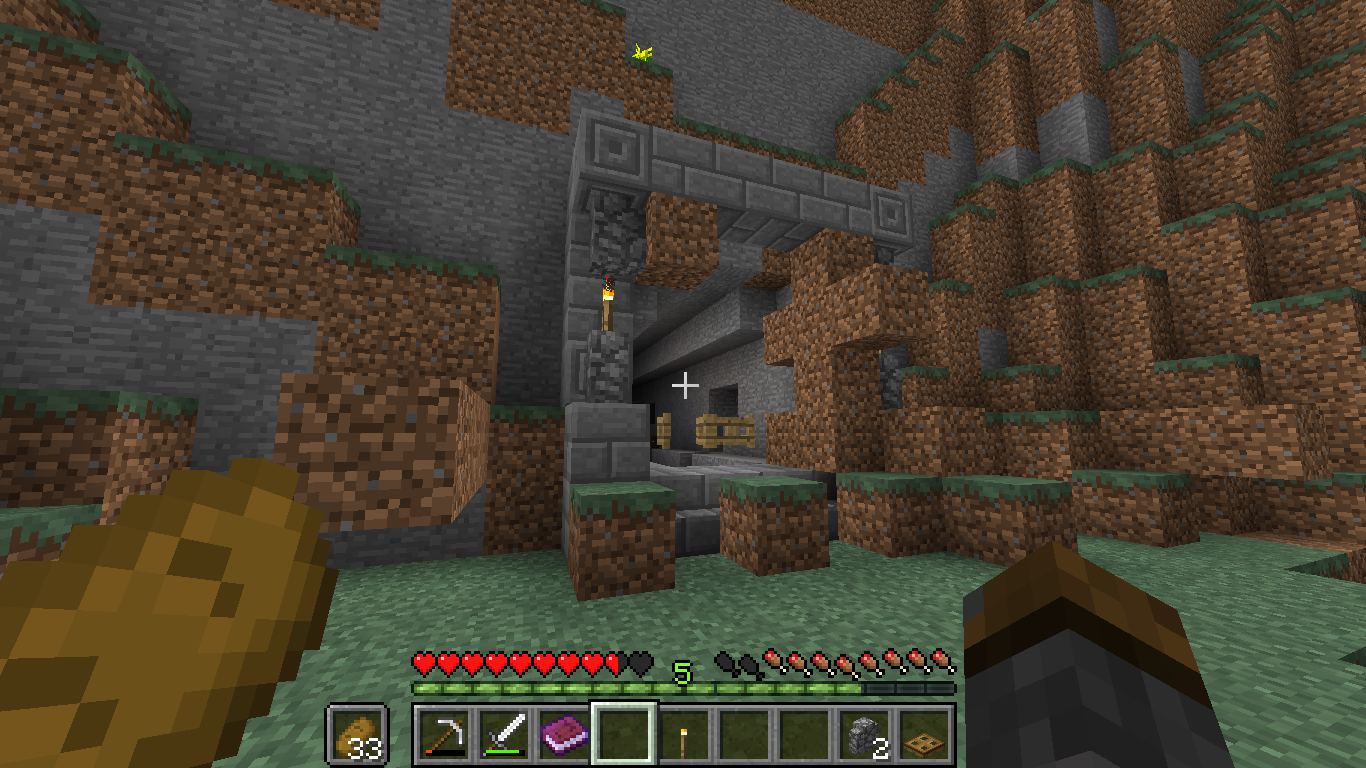Select the iron sword hotbar slot

pos(503,735)
